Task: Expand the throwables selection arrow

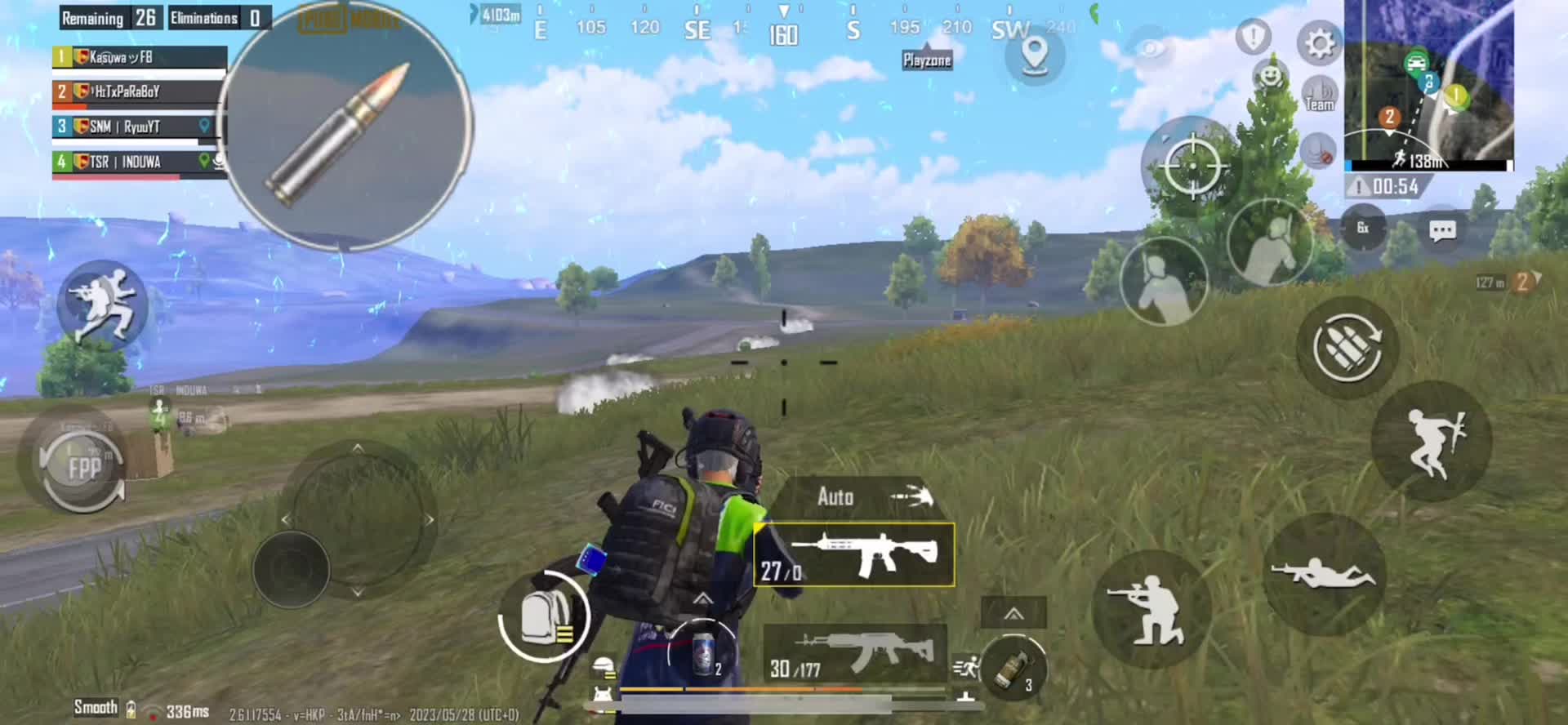Action: point(1013,614)
